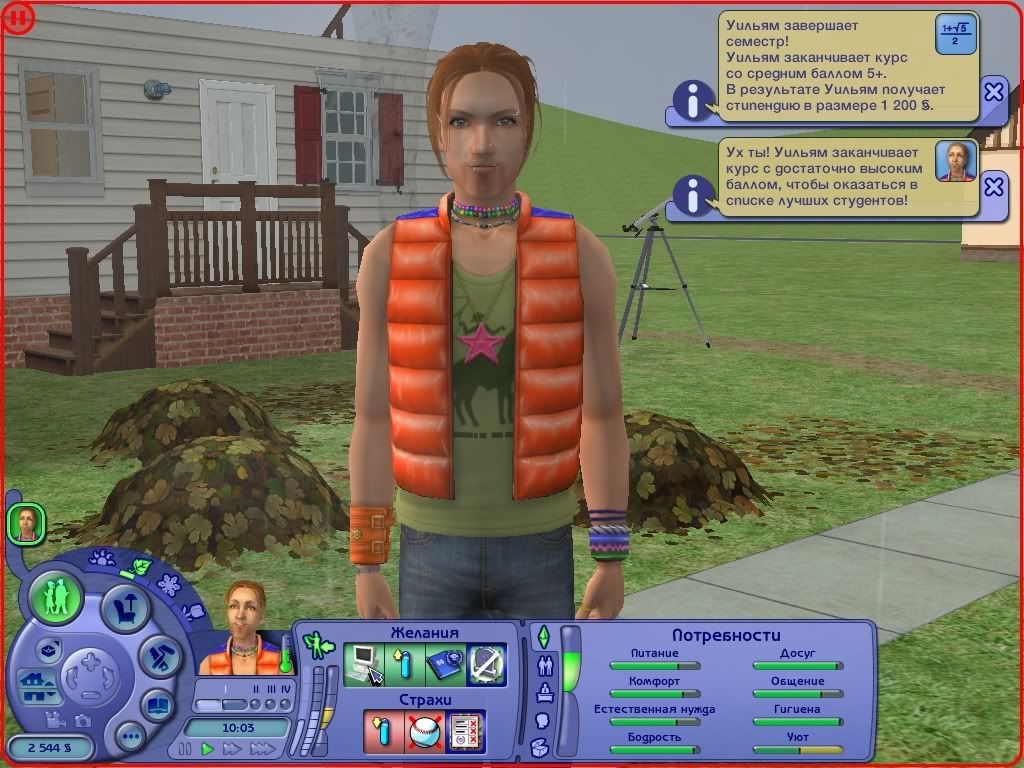
Task: Open Build mode with the hammer and saw icon
Action: click(158, 655)
